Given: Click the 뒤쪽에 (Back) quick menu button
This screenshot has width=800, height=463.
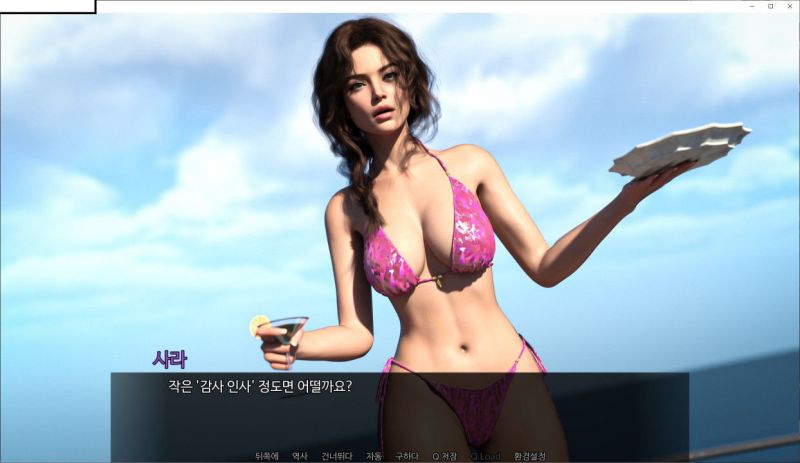Looking at the screenshot, I should (267, 456).
